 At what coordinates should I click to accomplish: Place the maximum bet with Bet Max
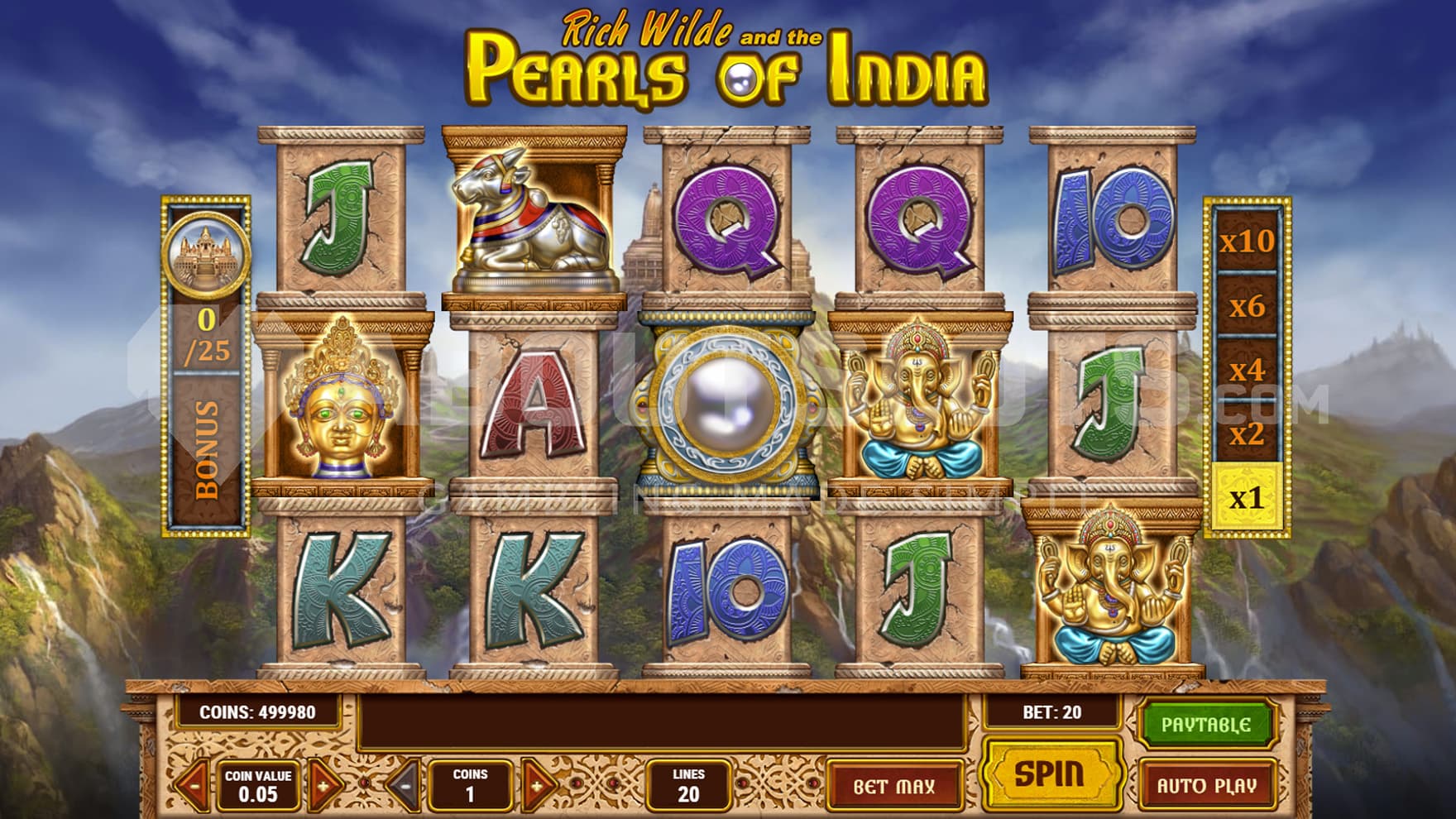click(893, 786)
